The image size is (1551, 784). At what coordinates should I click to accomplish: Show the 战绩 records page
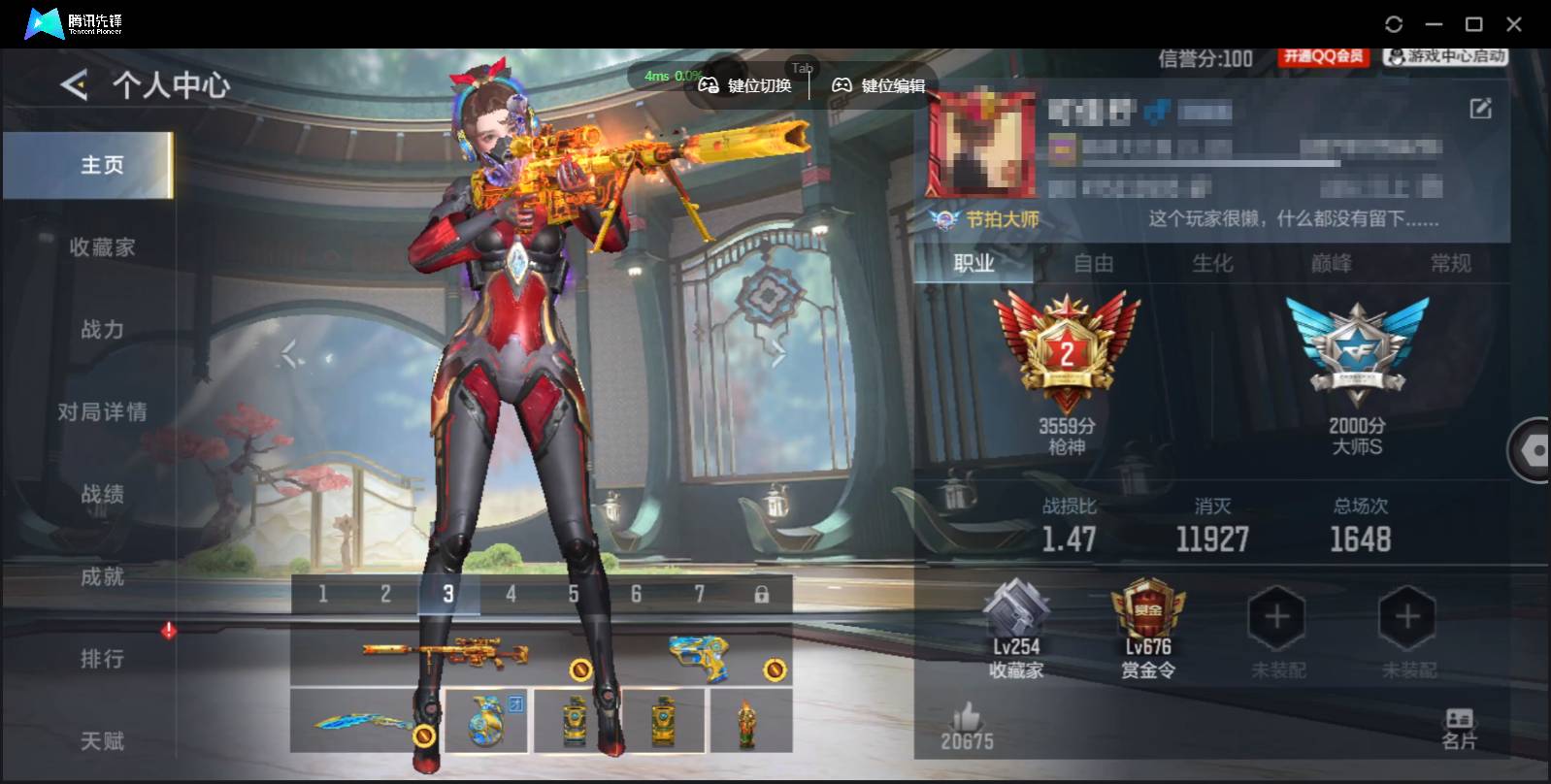coord(102,495)
